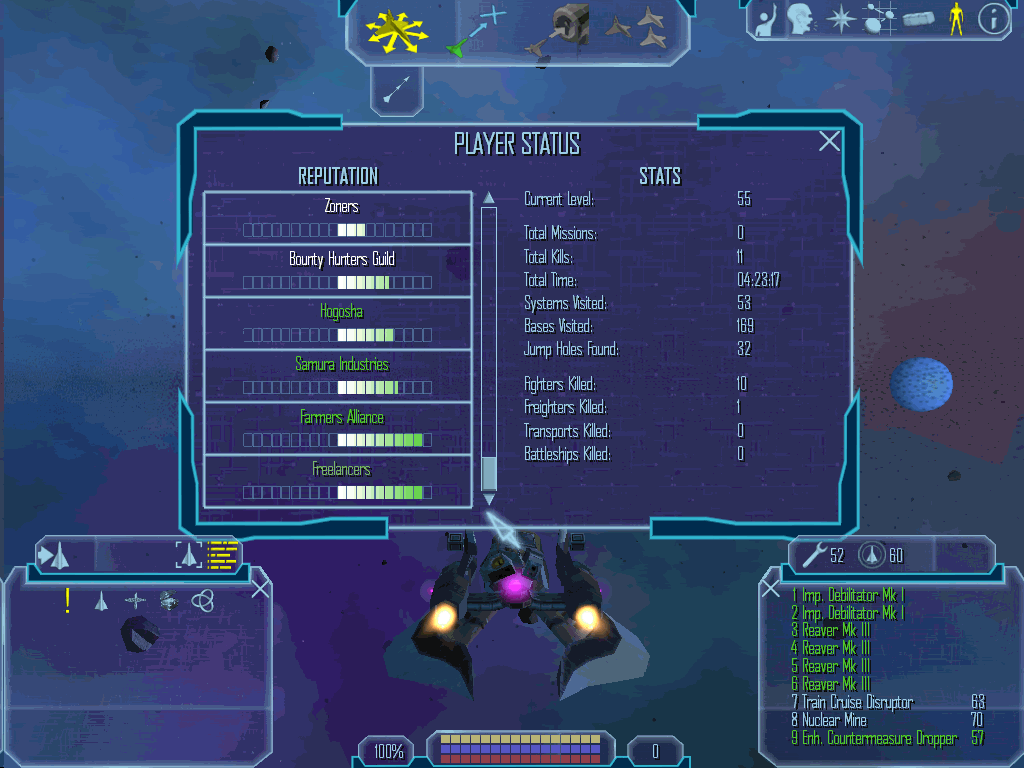
Task: Click the reputation list scroll-up arrow
Action: pyautogui.click(x=489, y=198)
